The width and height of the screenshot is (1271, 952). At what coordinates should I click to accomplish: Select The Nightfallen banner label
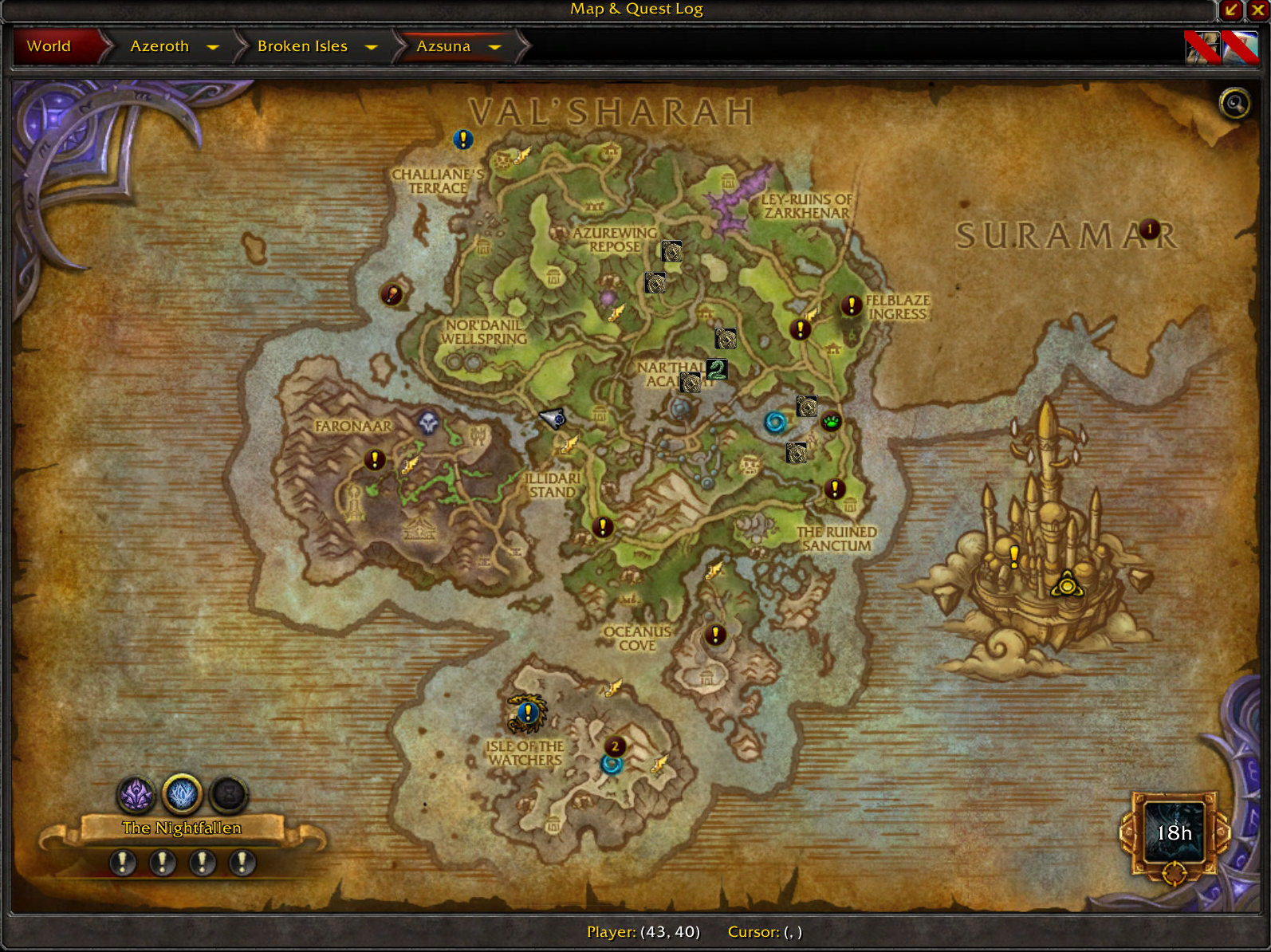[x=183, y=828]
